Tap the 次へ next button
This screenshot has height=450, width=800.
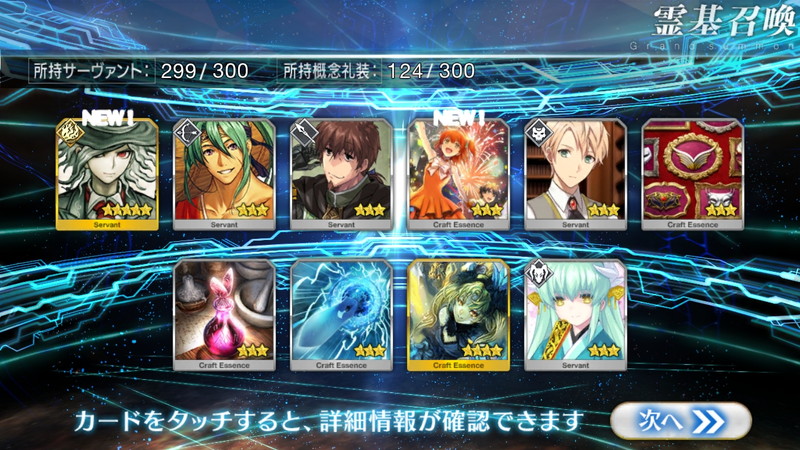(x=680, y=421)
